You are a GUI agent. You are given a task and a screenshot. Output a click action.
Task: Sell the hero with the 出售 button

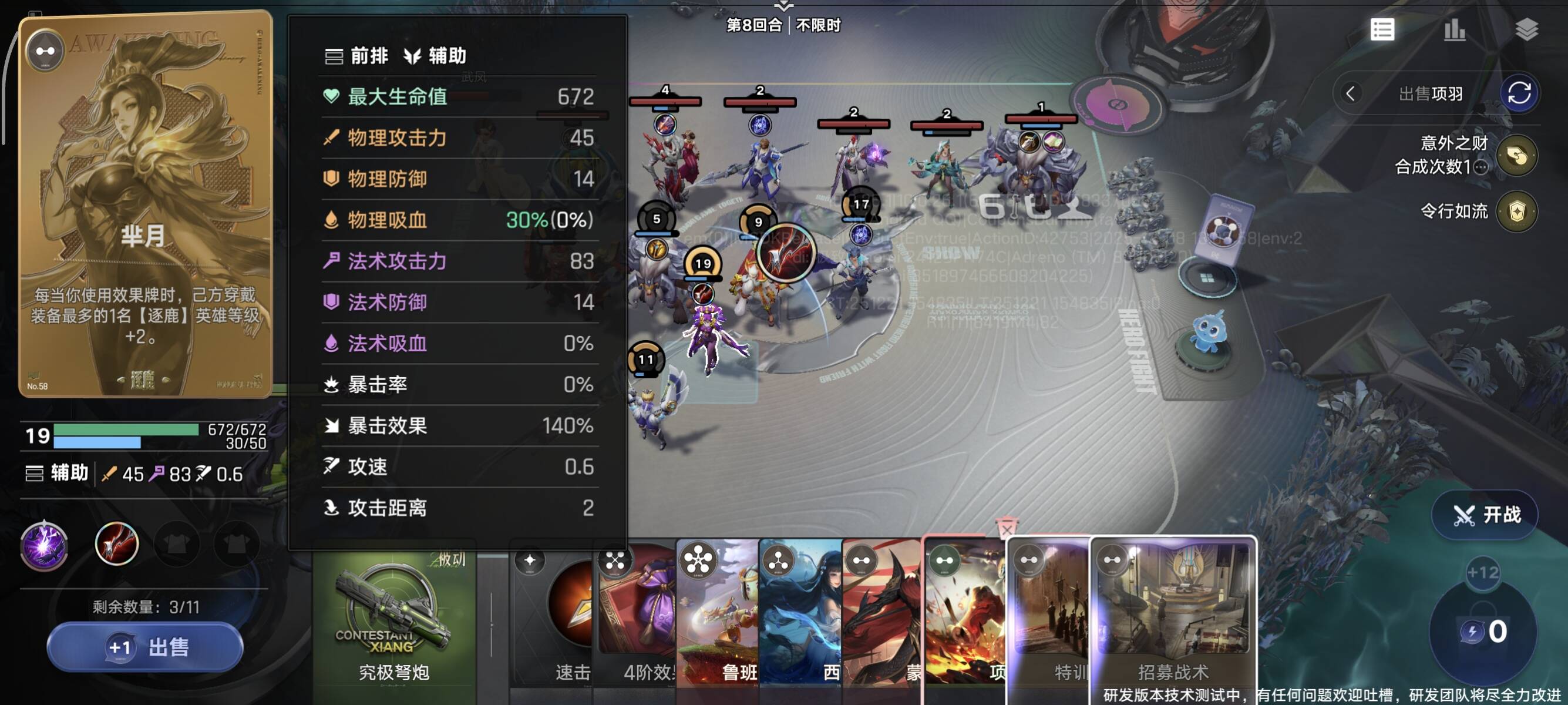click(x=145, y=647)
